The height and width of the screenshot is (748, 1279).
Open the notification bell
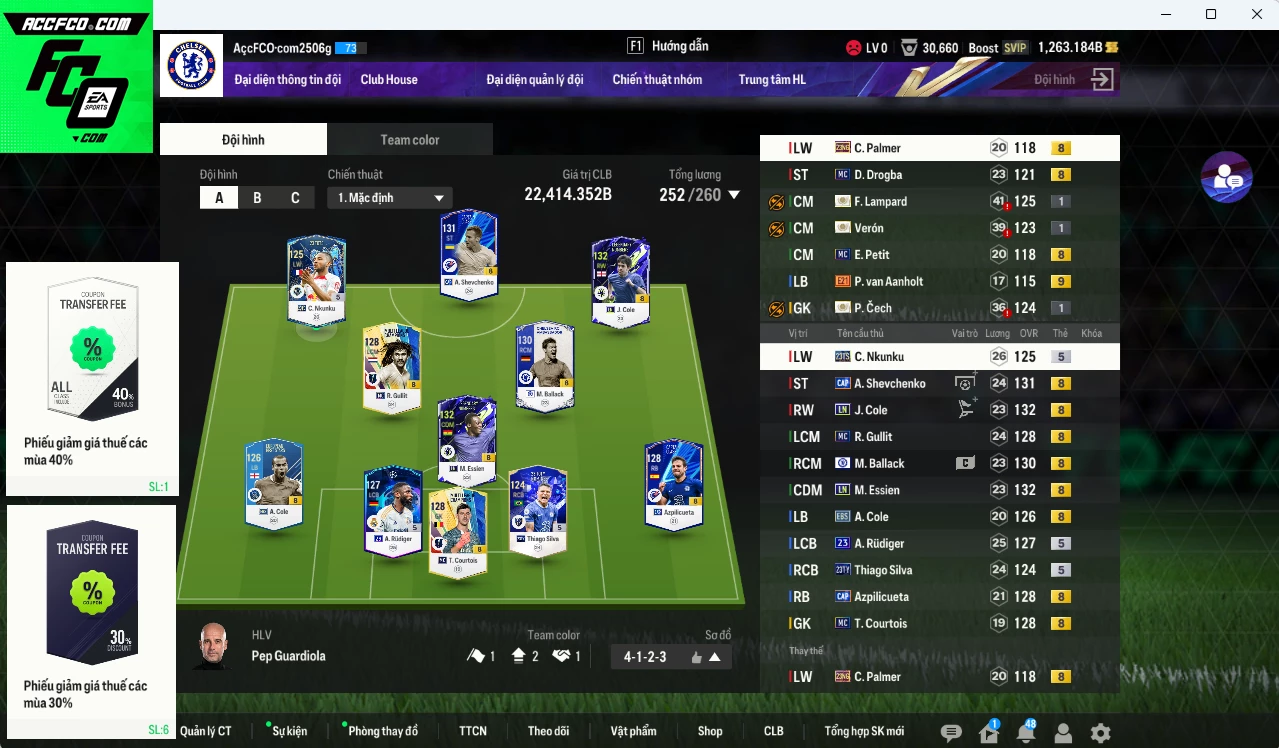(1025, 733)
